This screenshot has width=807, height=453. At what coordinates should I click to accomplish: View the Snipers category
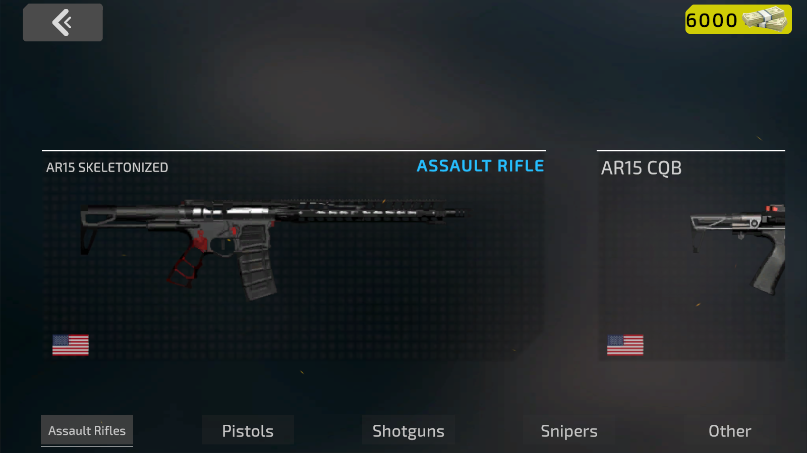tap(569, 431)
